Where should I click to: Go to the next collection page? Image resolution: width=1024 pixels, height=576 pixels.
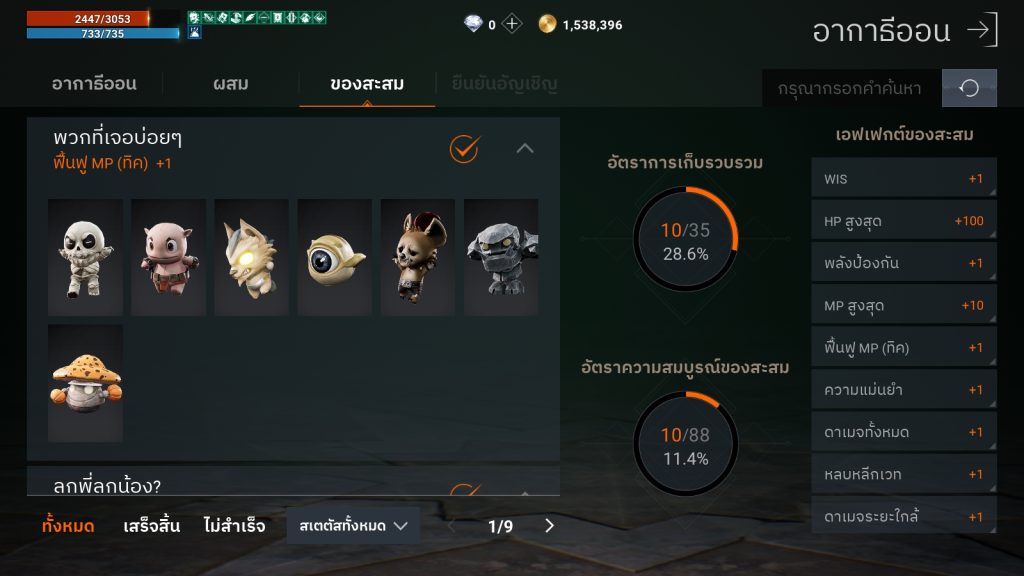[549, 525]
